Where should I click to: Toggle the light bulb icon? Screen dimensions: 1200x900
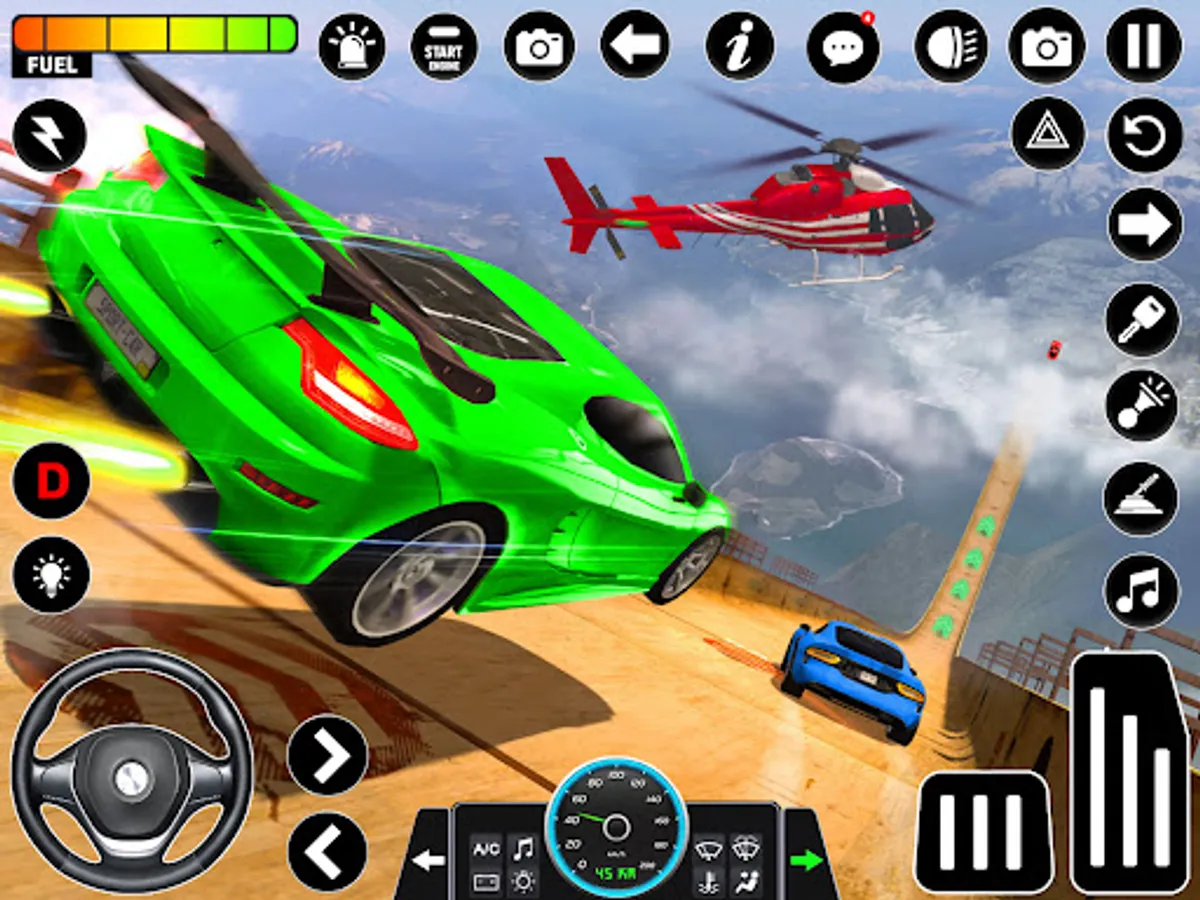click(50, 575)
